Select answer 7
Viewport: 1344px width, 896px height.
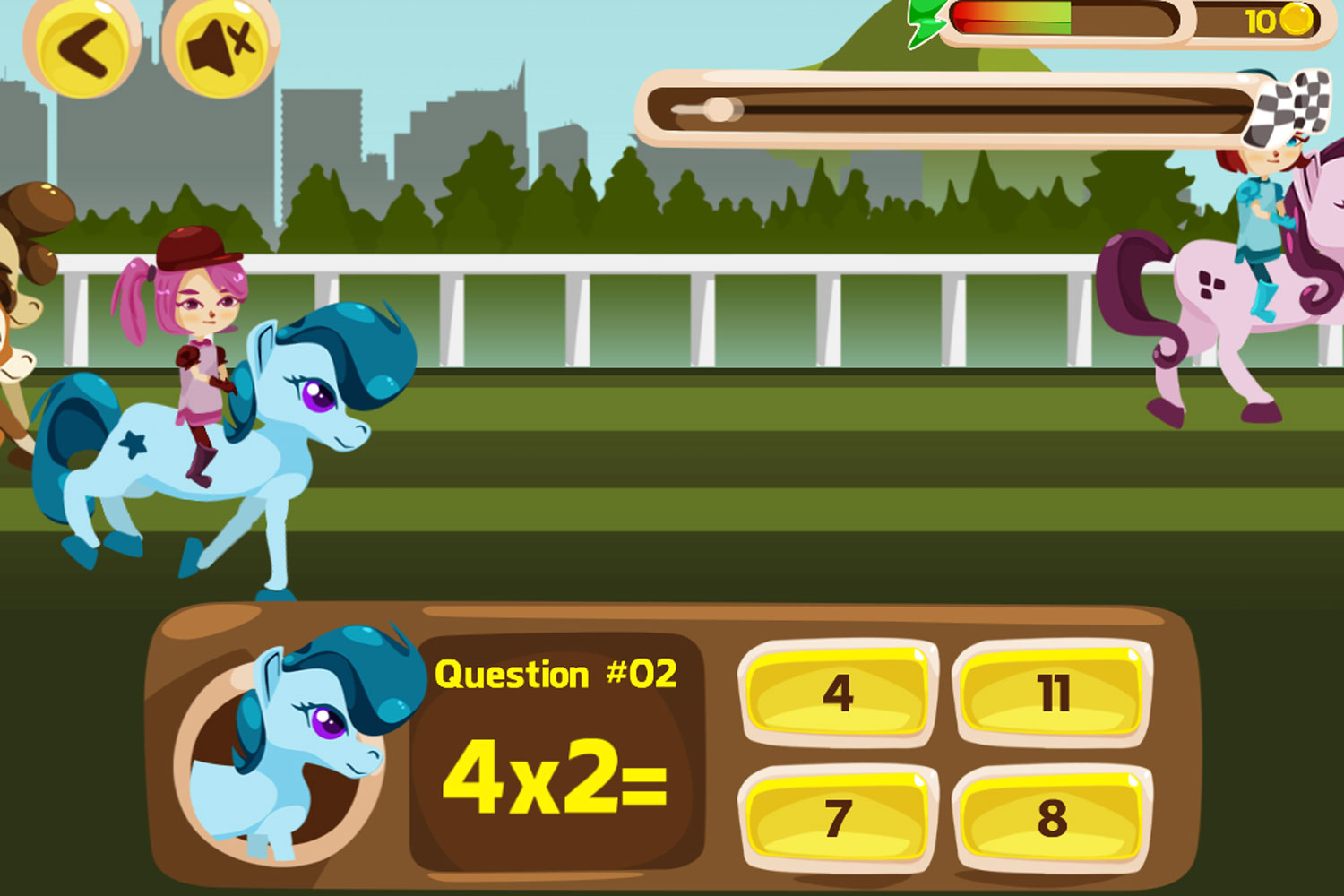836,820
